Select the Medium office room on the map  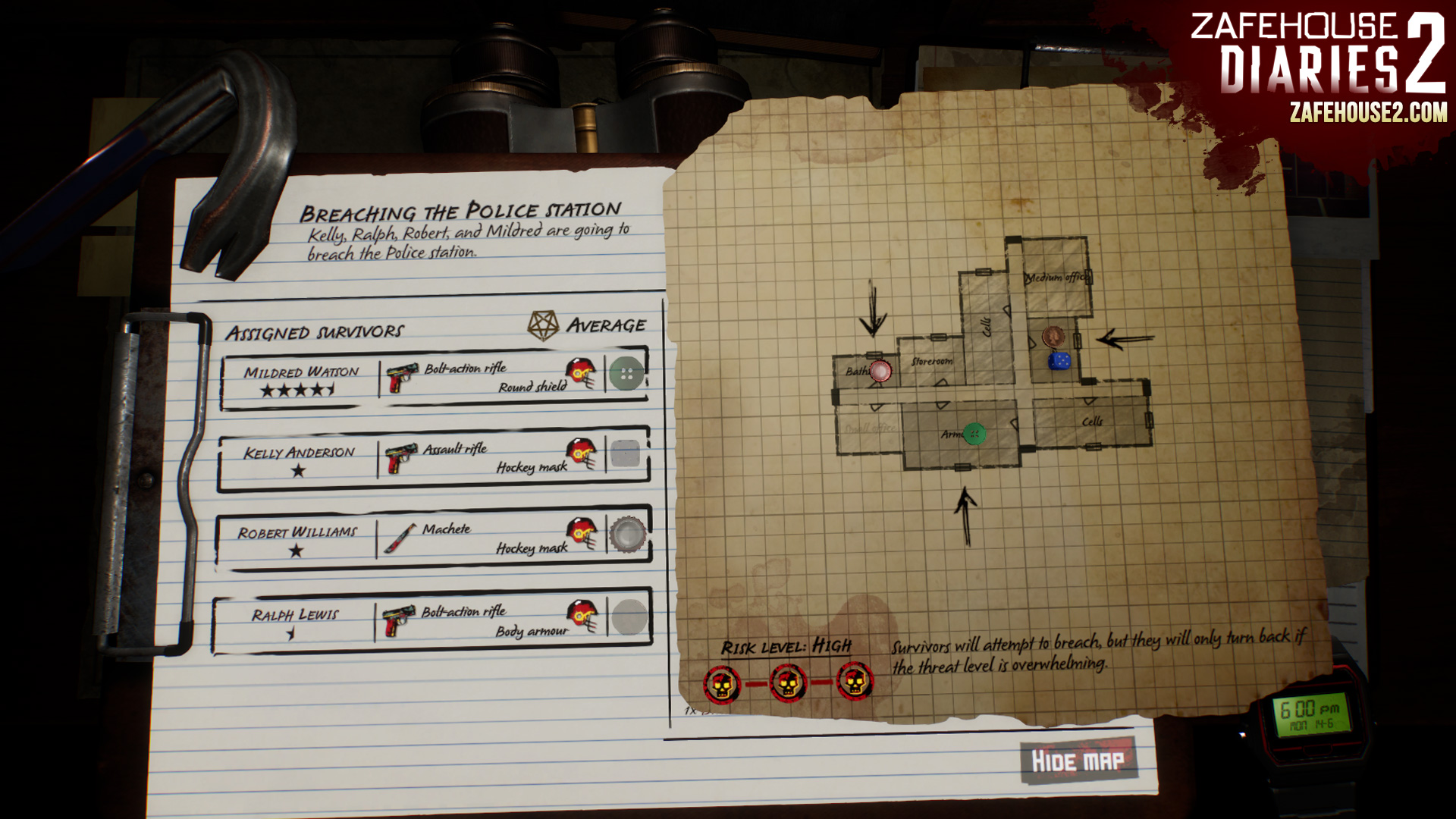[1055, 278]
